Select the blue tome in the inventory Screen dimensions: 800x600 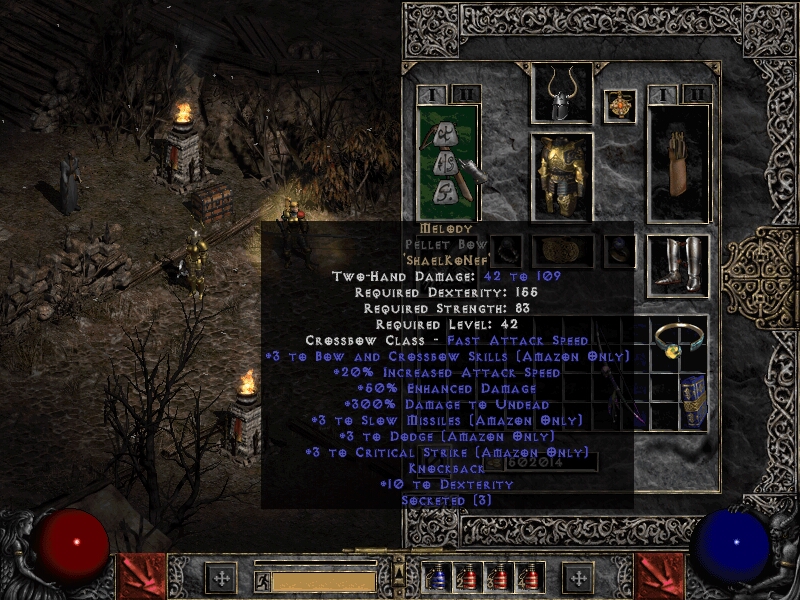point(694,400)
